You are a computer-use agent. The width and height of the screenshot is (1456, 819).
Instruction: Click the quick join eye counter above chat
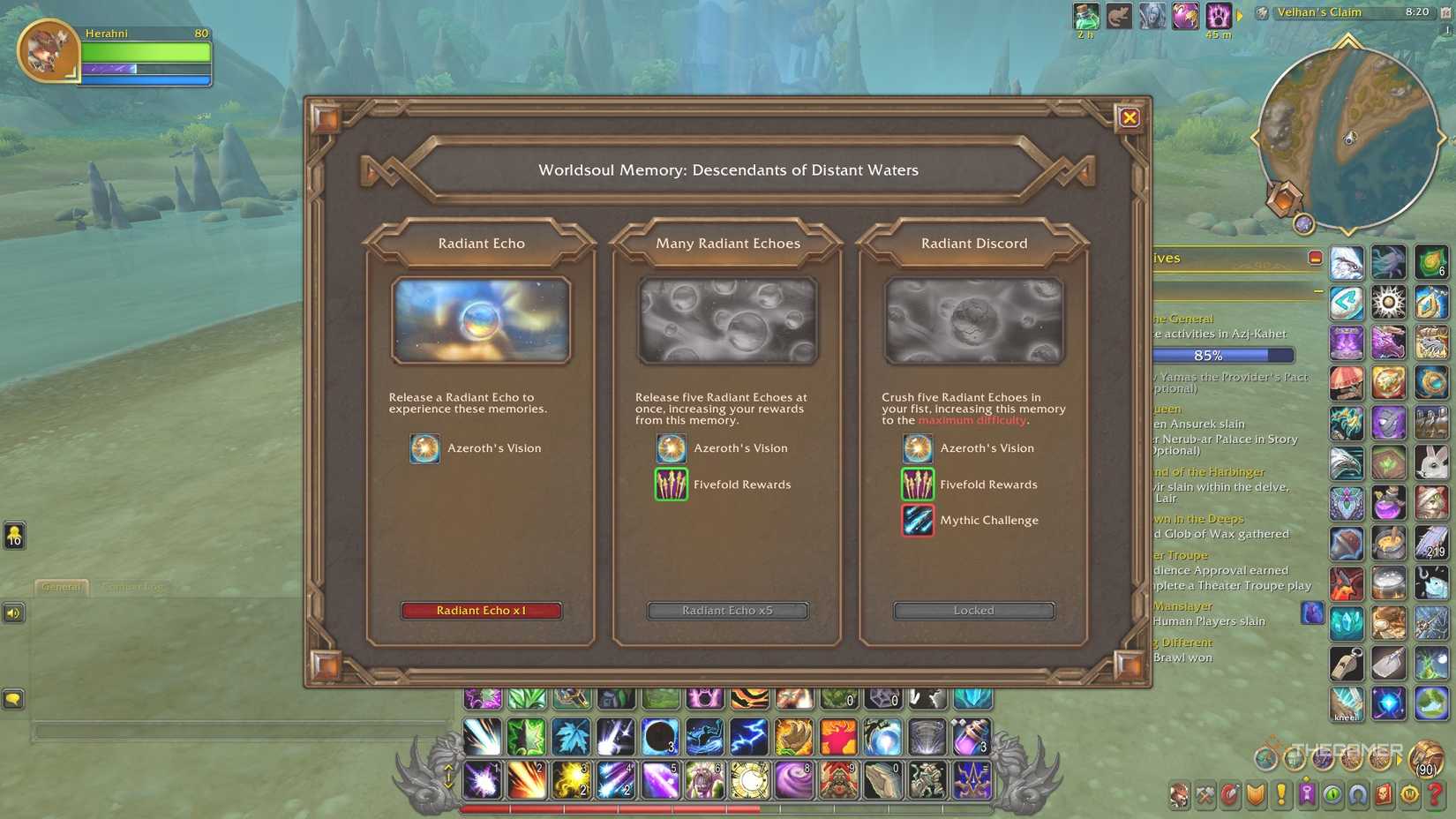point(15,536)
